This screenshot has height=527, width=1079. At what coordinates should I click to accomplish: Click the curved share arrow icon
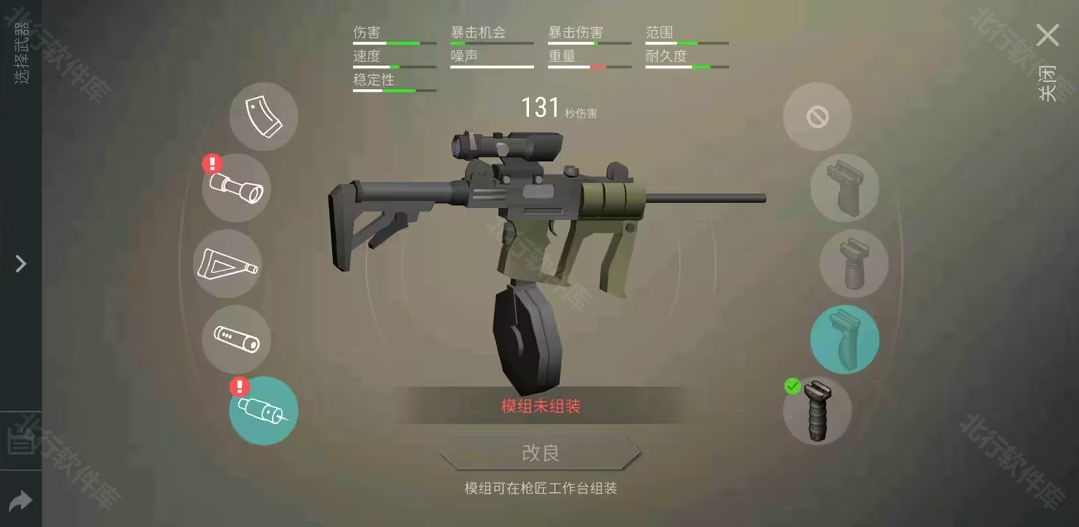pos(20,501)
